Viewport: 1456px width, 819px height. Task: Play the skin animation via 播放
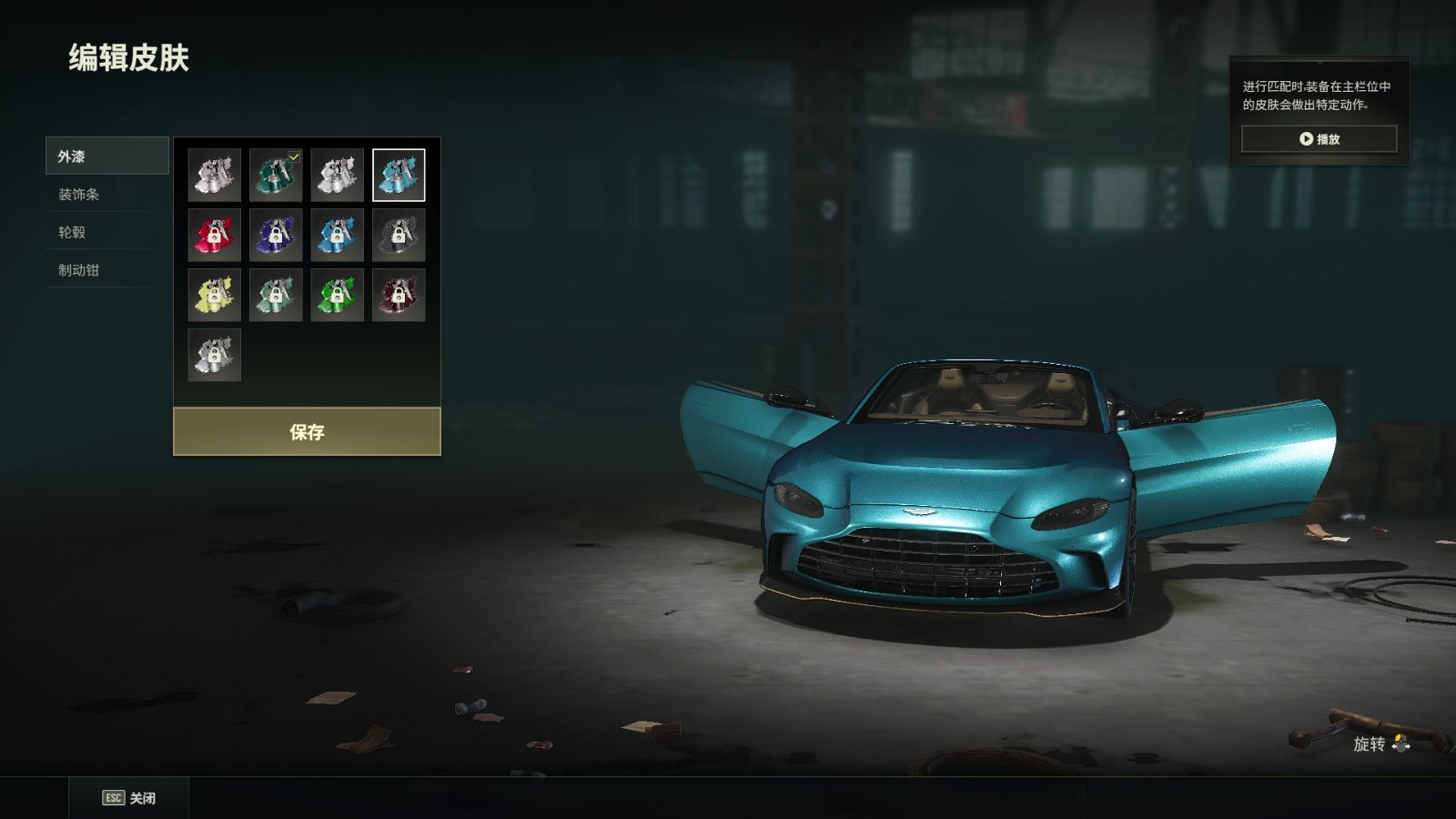[x=1319, y=139]
